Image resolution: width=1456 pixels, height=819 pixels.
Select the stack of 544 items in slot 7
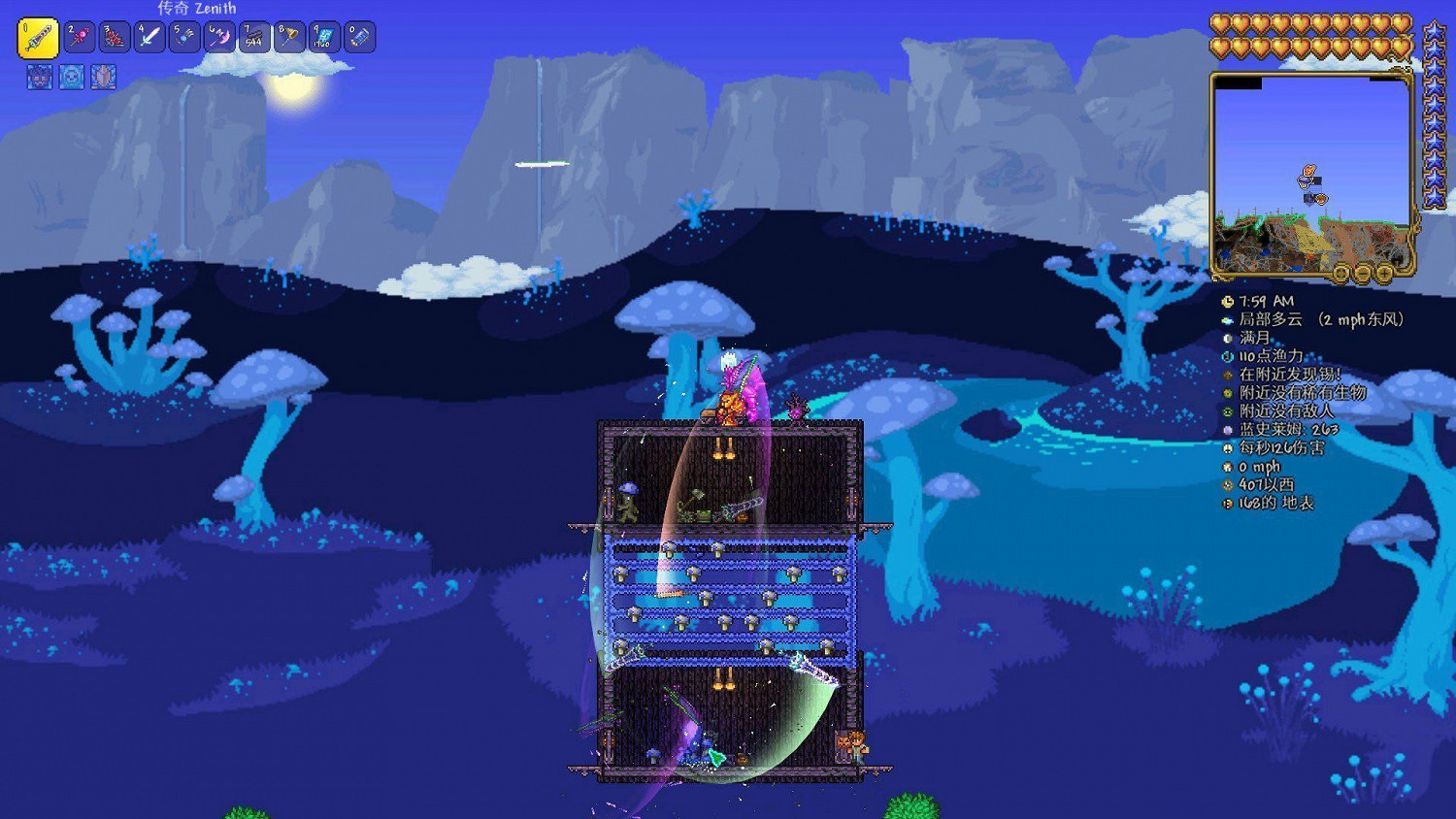tap(253, 36)
